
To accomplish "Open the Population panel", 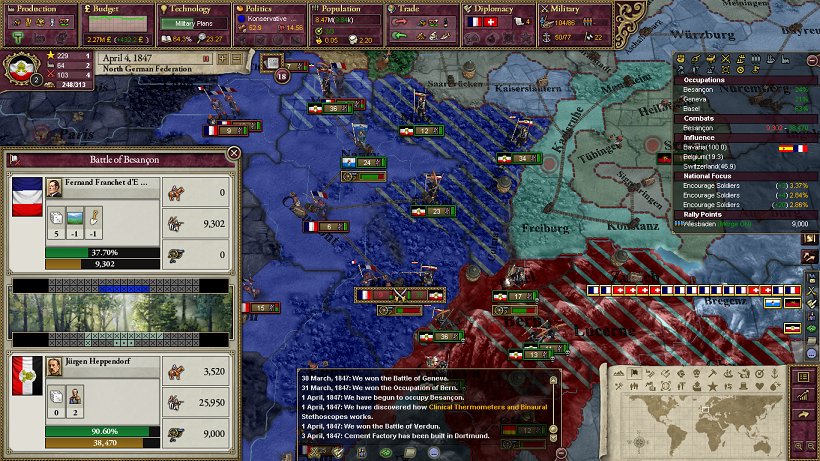I will pyautogui.click(x=347, y=9).
